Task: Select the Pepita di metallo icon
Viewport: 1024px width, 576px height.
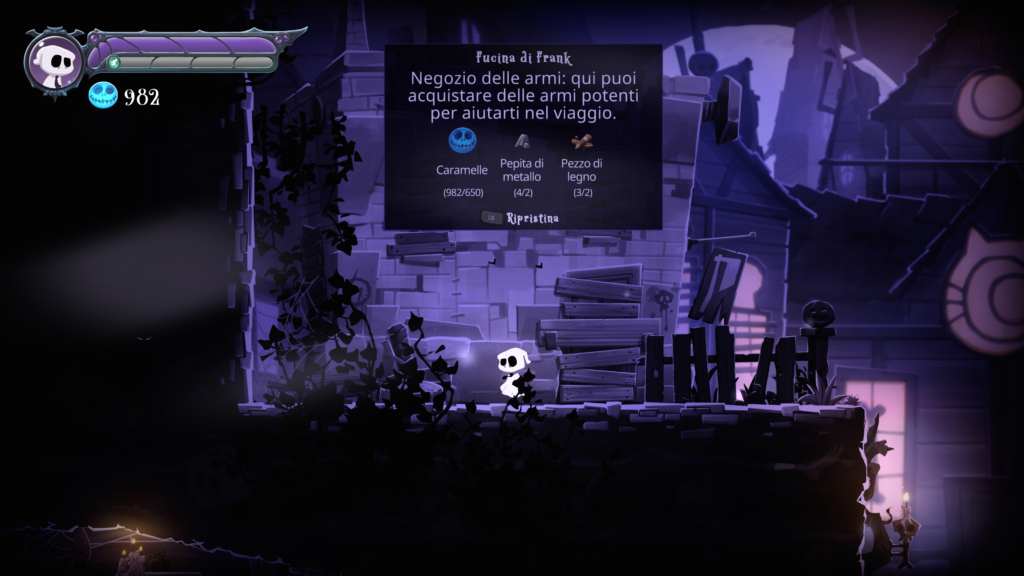Action: click(522, 141)
